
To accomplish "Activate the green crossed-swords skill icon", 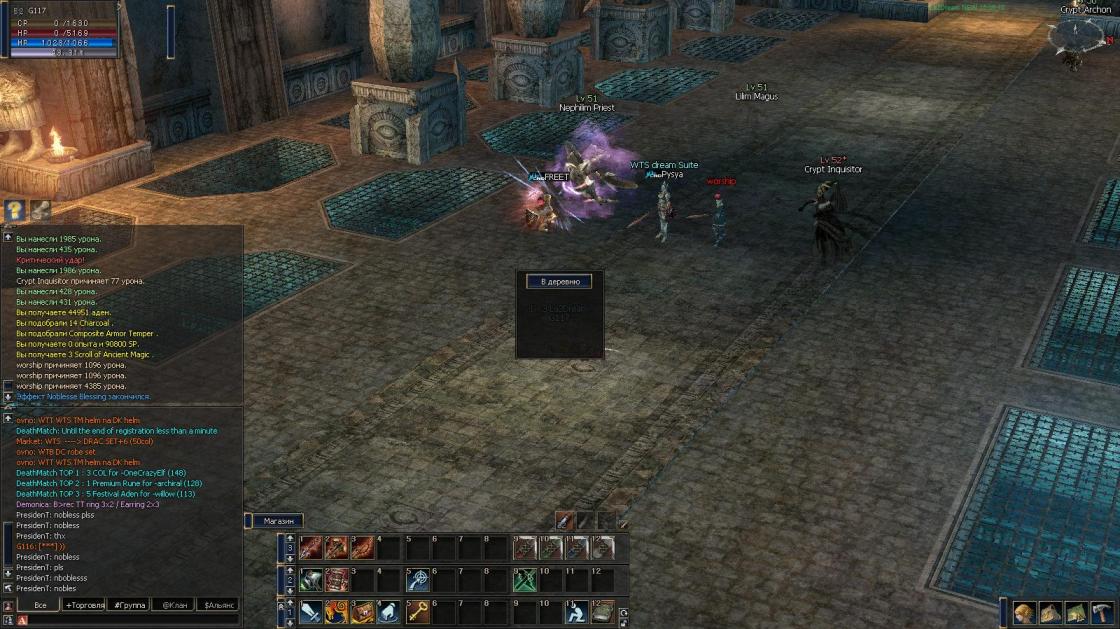I will coord(525,580).
